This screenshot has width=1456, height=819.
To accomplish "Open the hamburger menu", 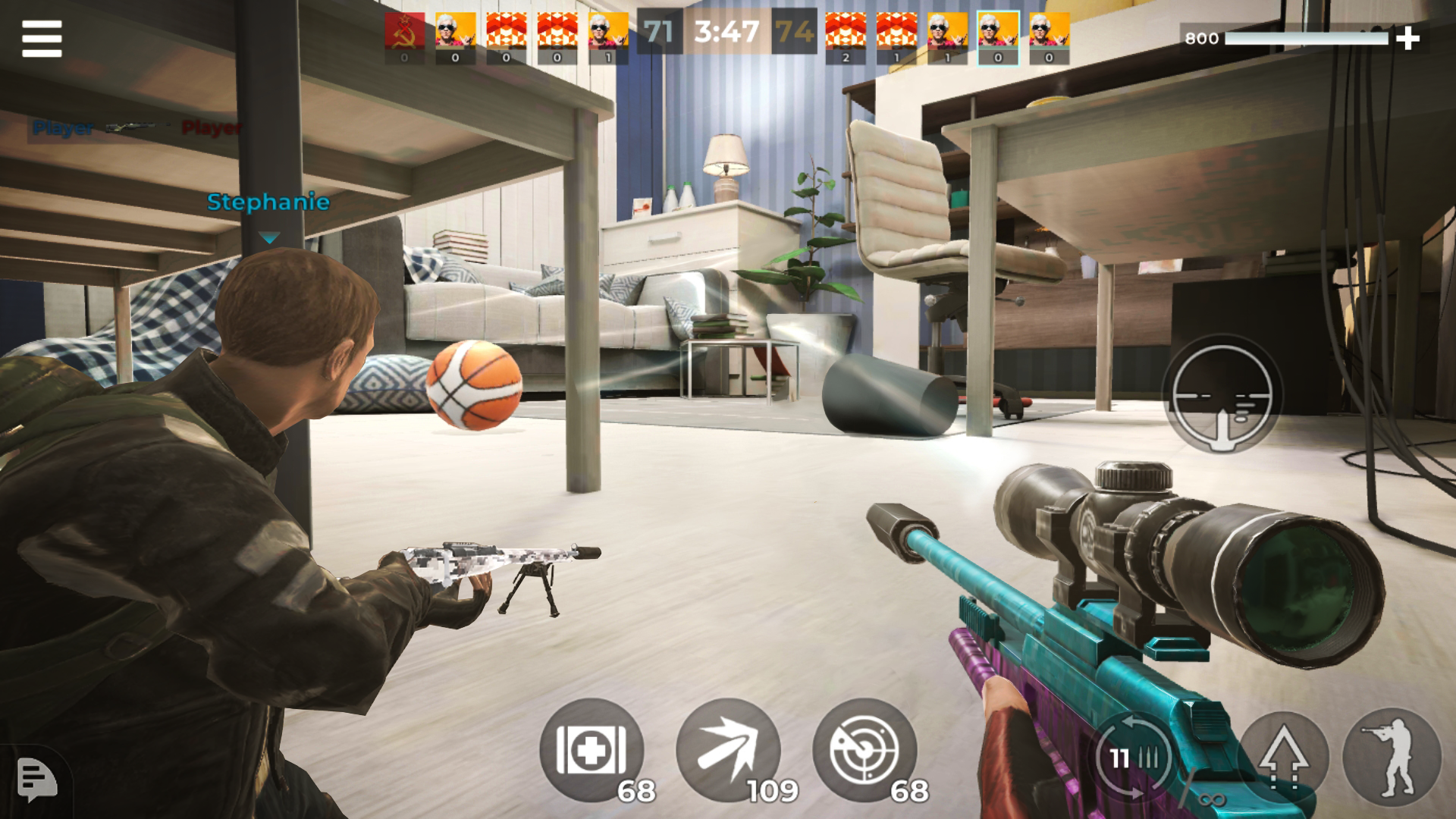I will [x=41, y=38].
